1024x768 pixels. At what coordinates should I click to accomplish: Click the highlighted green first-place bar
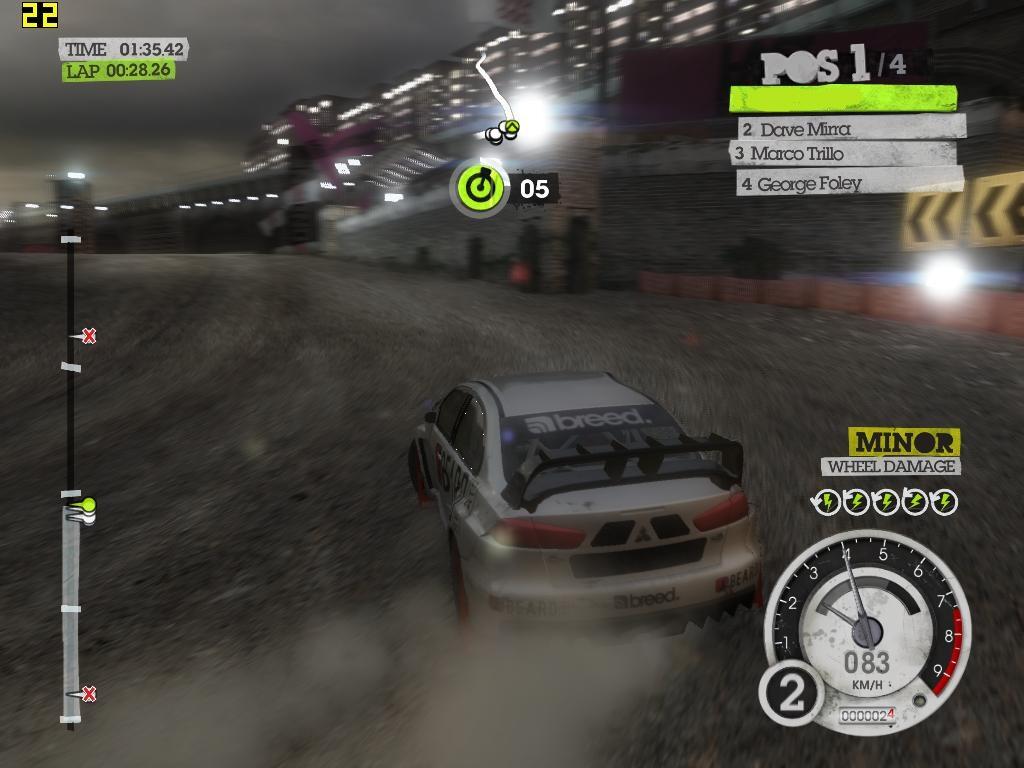click(x=842, y=98)
